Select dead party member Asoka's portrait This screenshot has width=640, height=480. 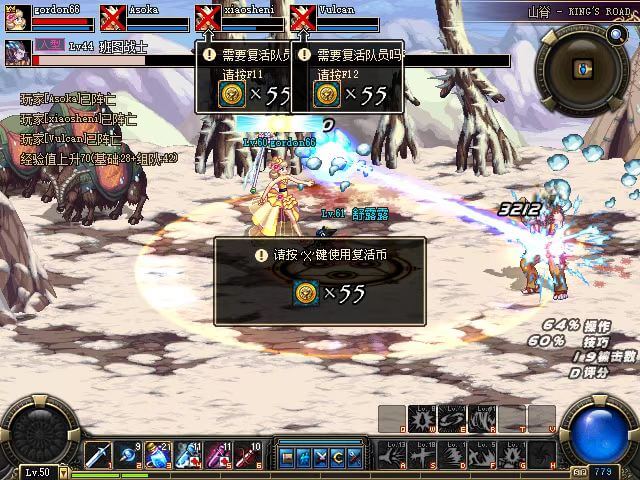(112, 18)
